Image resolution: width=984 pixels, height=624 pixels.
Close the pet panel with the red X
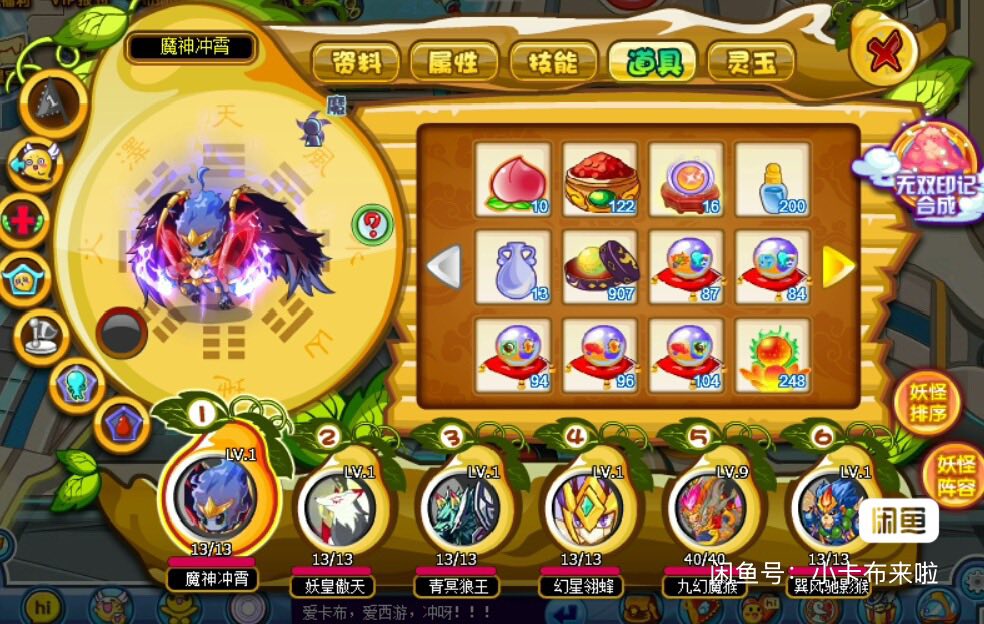pyautogui.click(x=885, y=53)
